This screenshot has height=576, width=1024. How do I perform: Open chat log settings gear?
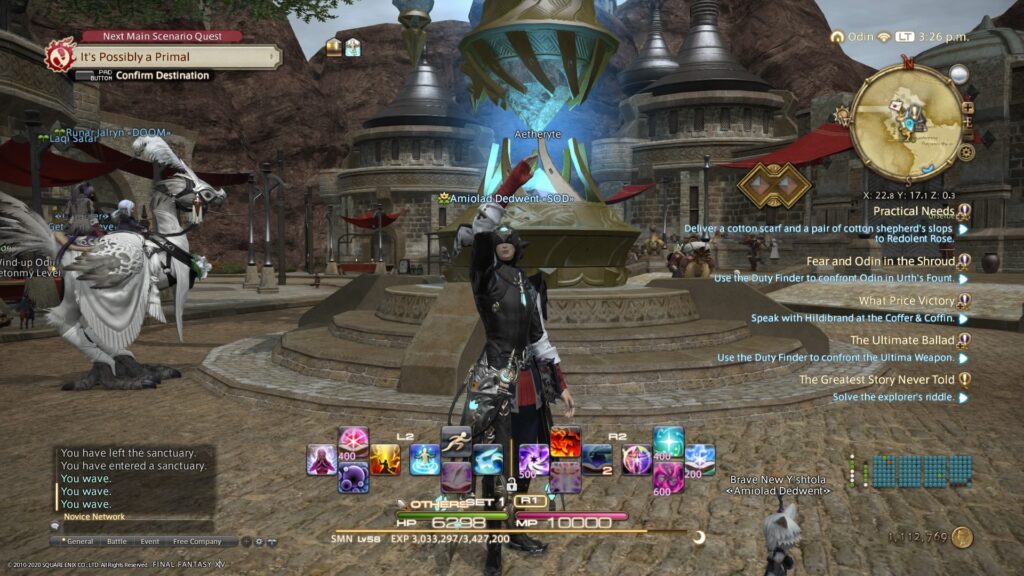[258, 541]
